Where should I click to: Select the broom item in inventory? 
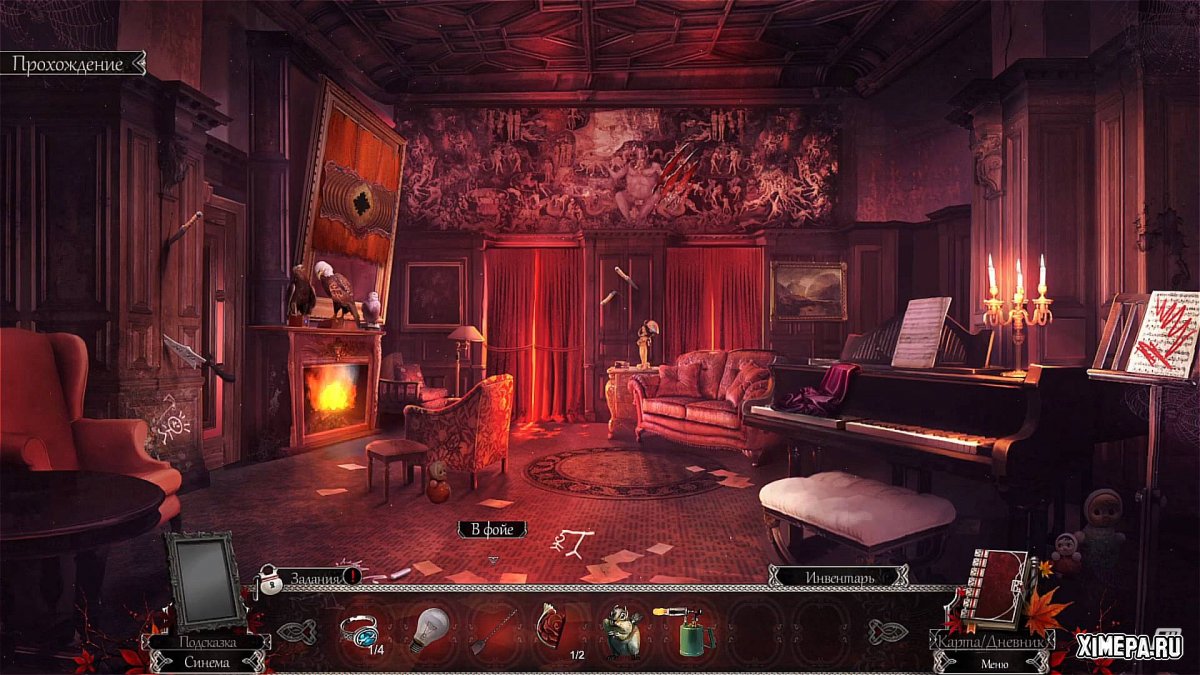click(487, 632)
